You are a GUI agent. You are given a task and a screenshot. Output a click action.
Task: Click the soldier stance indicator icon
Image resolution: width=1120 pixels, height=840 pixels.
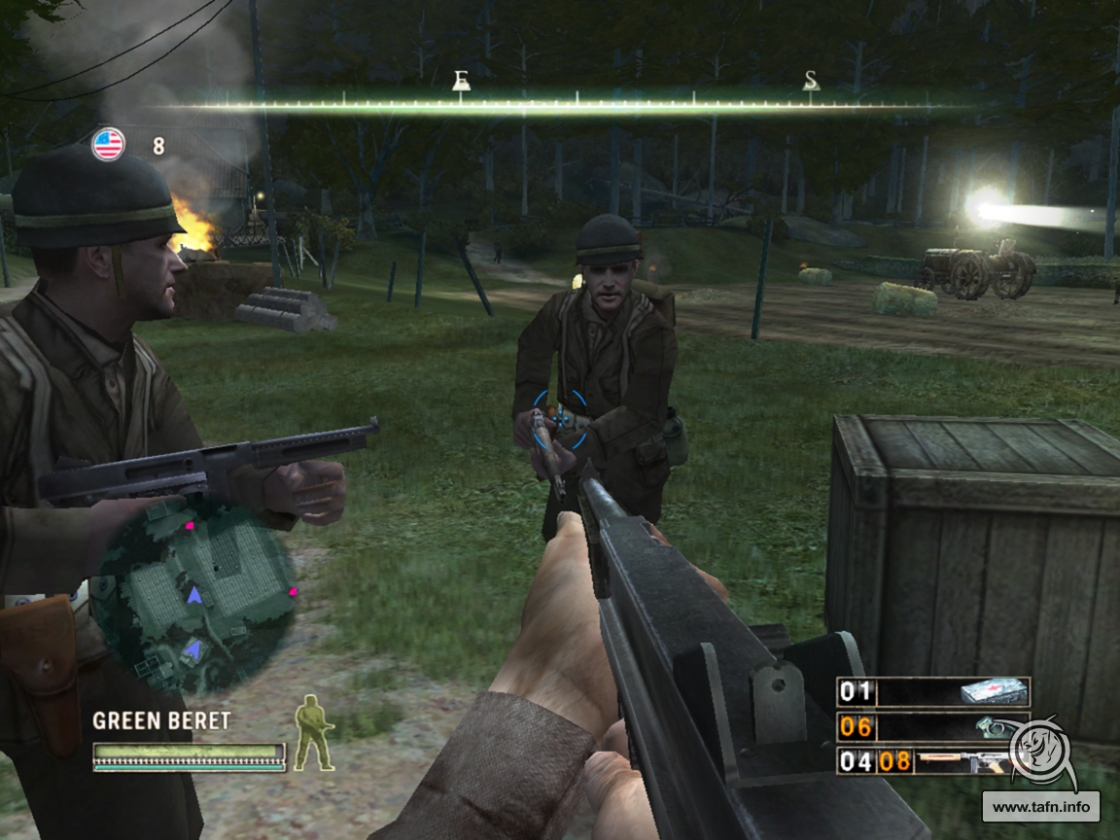[x=313, y=733]
